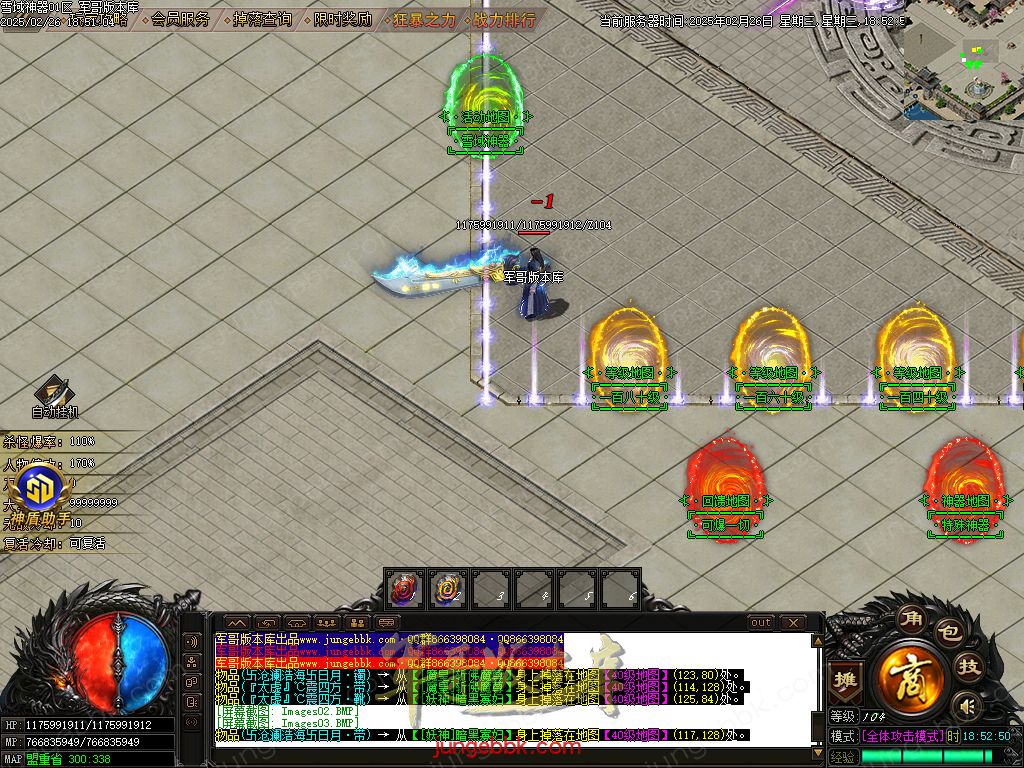The width and height of the screenshot is (1024, 768).
Task: Open the 会员服务 member services menu
Action: click(180, 19)
